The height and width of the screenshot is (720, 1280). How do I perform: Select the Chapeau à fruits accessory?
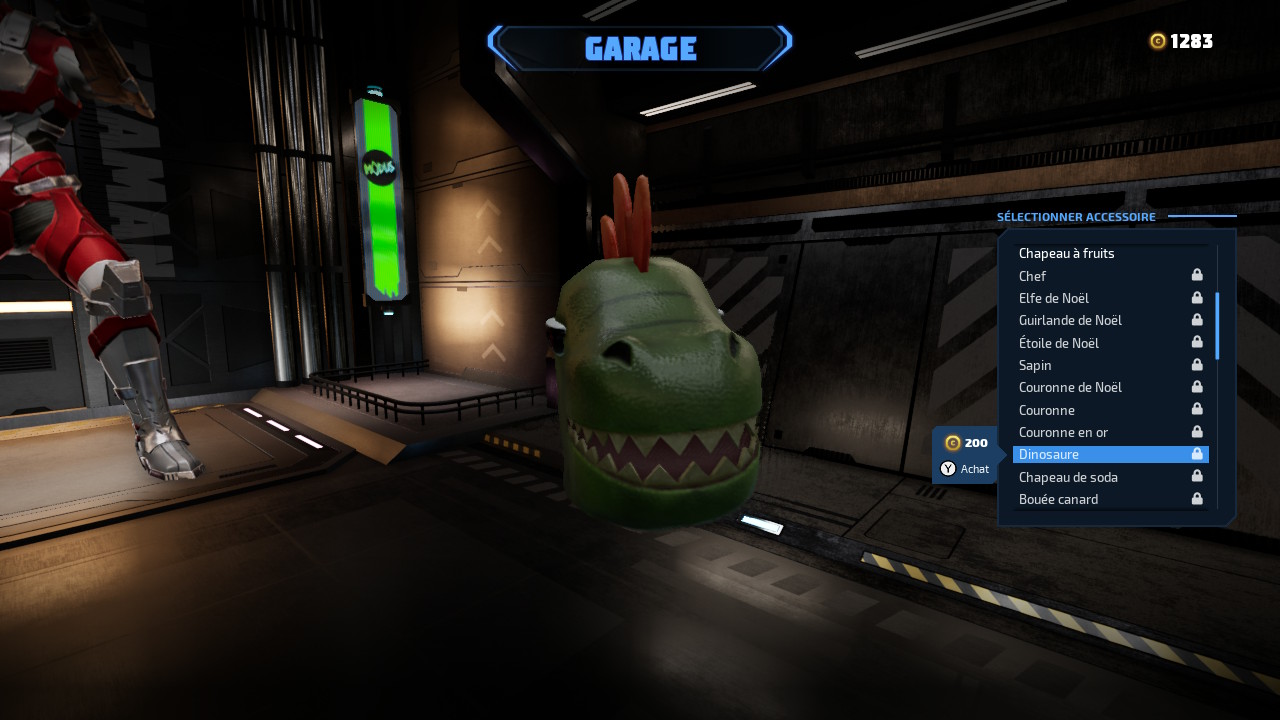[1066, 254]
